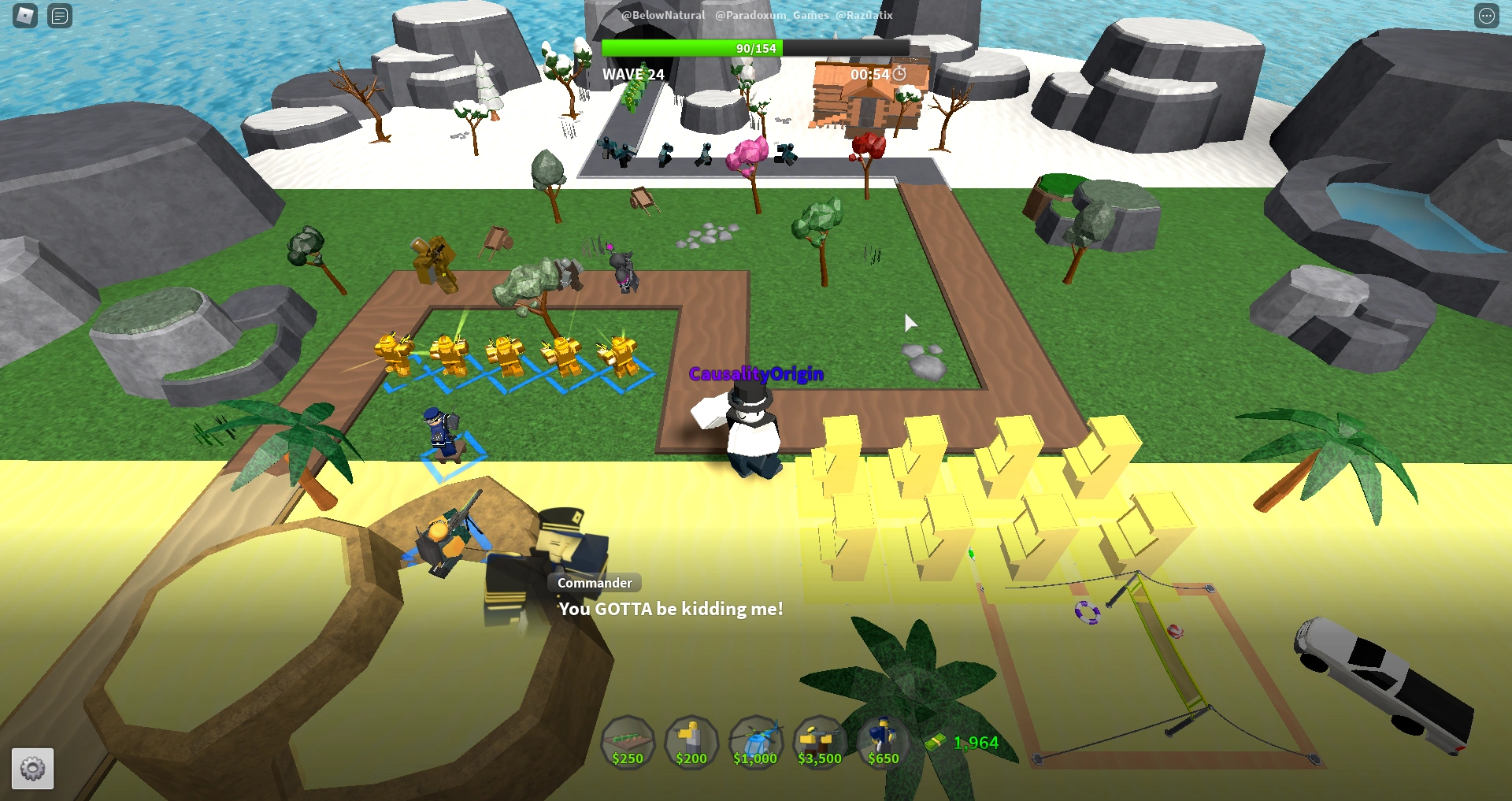Open the settings gear at bottom-left
1512x801 pixels.
(x=32, y=768)
